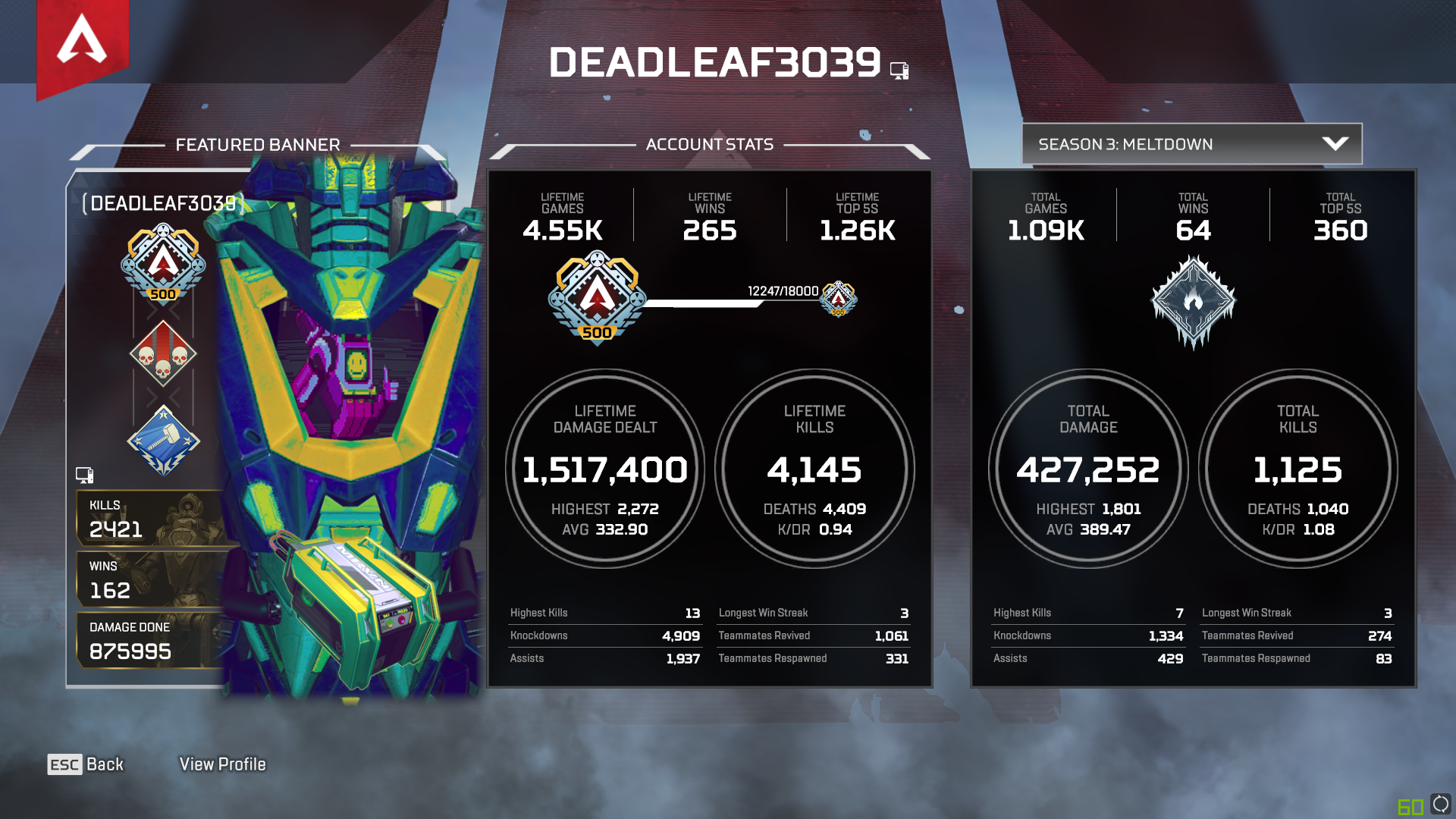This screenshot has width=1456, height=819.
Task: Click the PC platform icon beside DEADLEAF3039
Action: 900,69
